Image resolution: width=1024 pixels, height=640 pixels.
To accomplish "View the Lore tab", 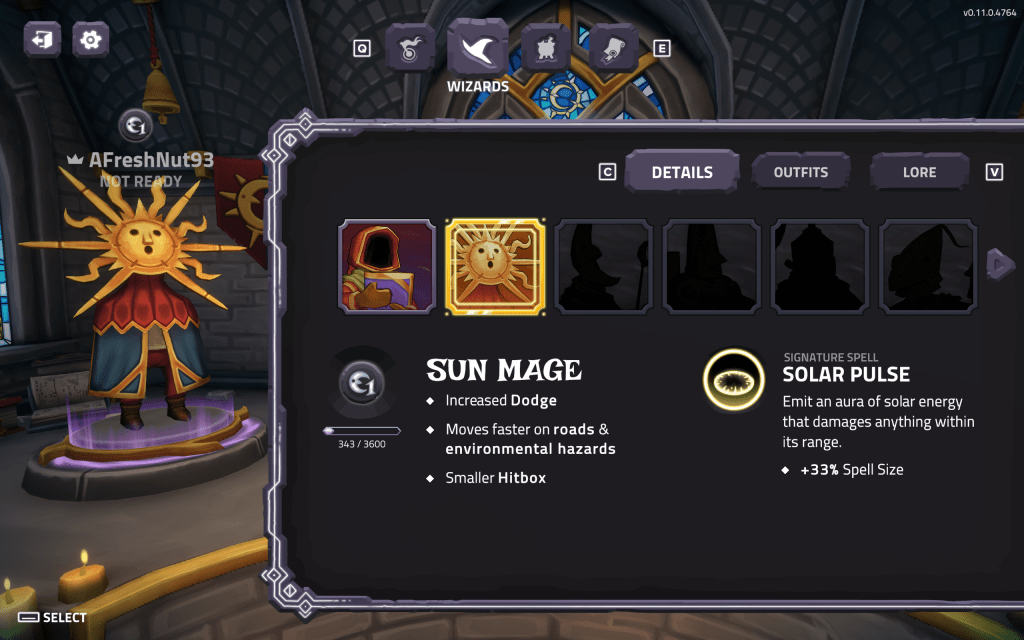I will (919, 172).
